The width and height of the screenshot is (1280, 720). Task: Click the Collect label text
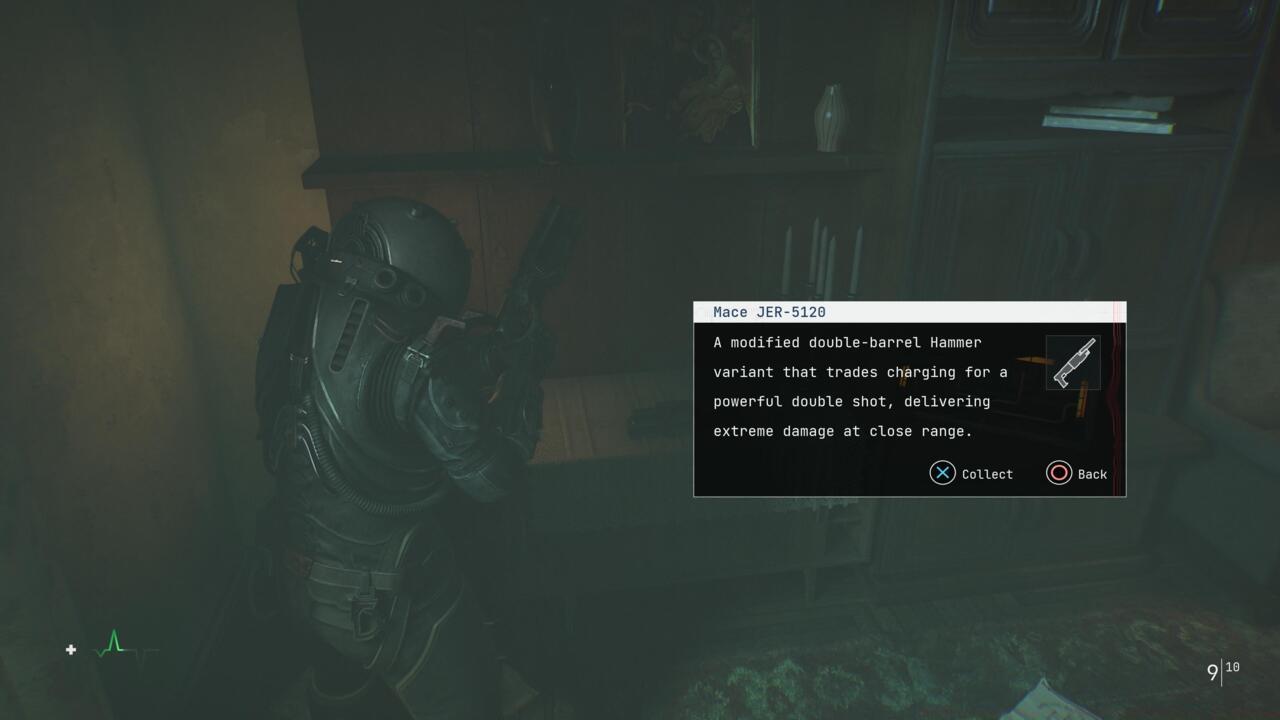click(987, 474)
